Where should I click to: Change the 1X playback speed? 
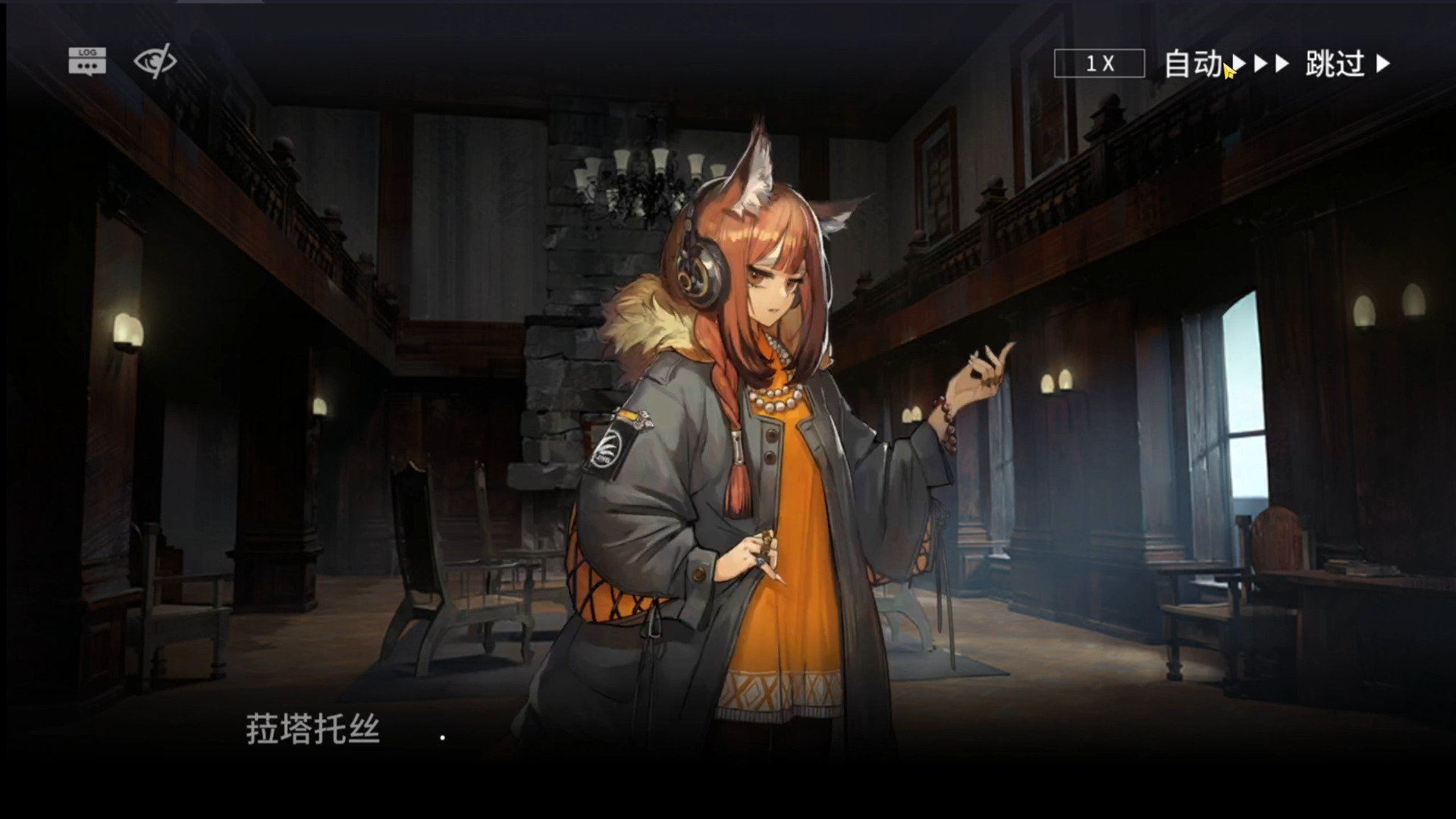tap(1099, 64)
